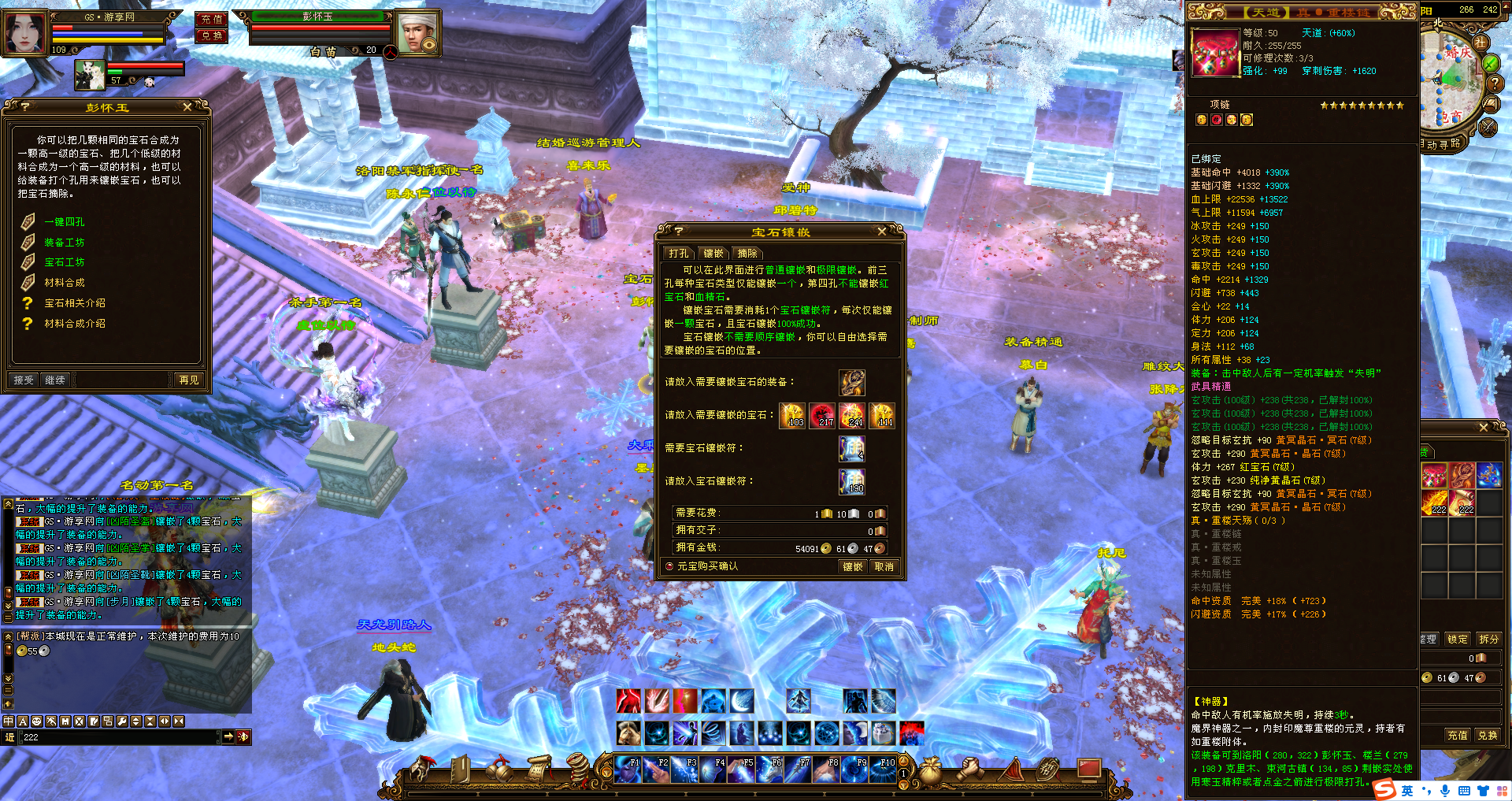Screen dimensions: 1512x801
Task: Choose the 一键四孔 dialogue option
Action: [x=64, y=222]
